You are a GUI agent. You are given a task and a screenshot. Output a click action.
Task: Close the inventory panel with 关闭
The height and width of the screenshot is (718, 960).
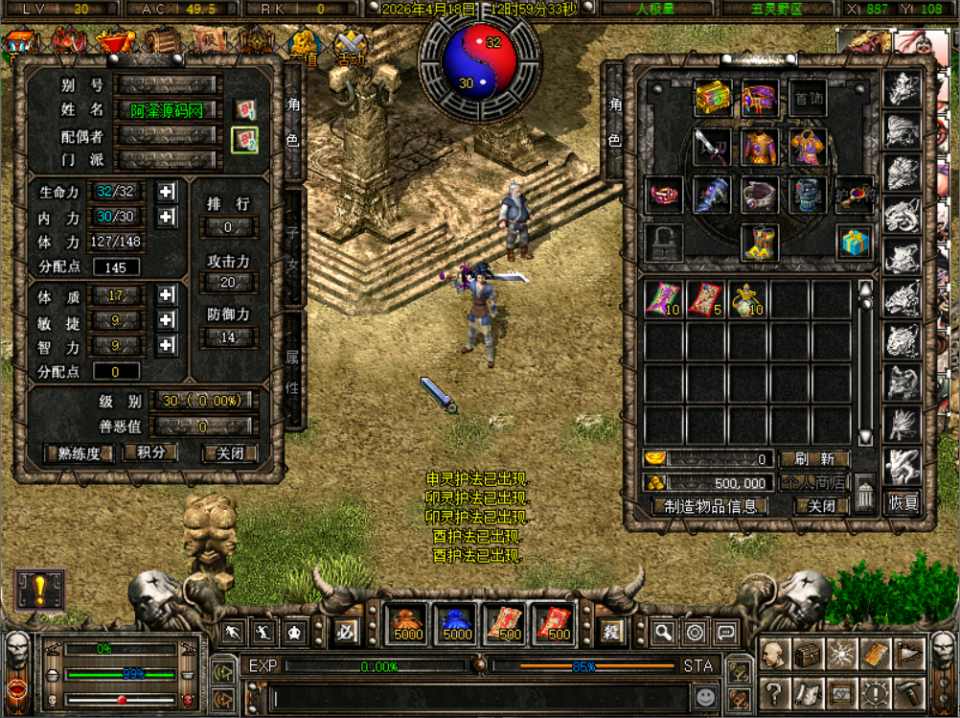pos(821,506)
